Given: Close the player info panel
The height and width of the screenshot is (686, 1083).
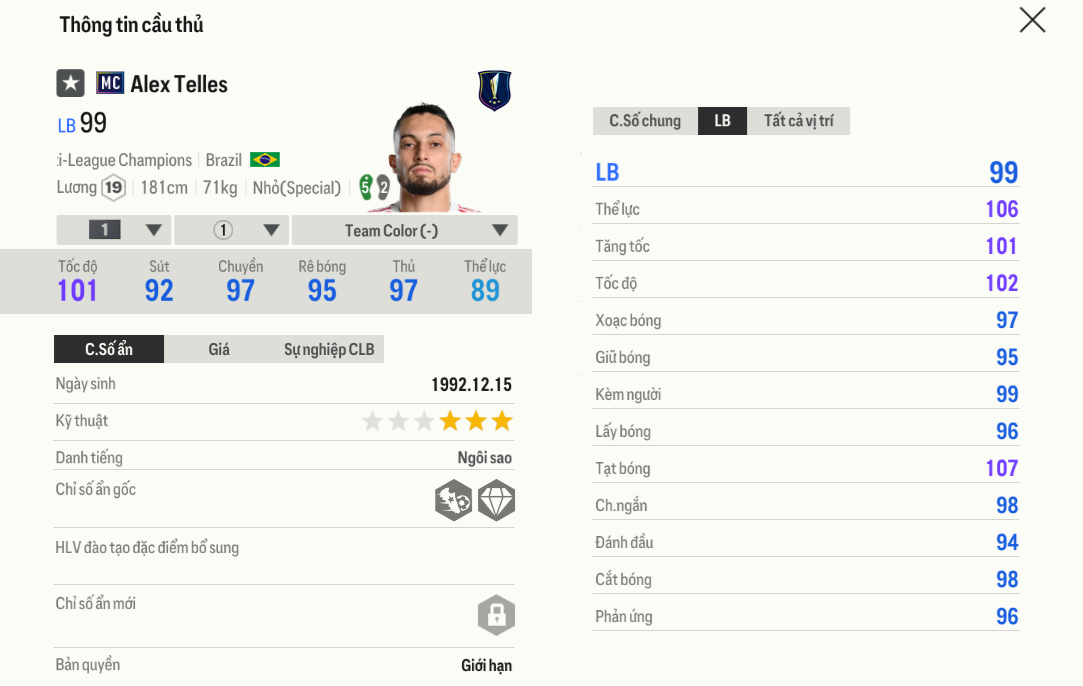Looking at the screenshot, I should click(x=1032, y=20).
